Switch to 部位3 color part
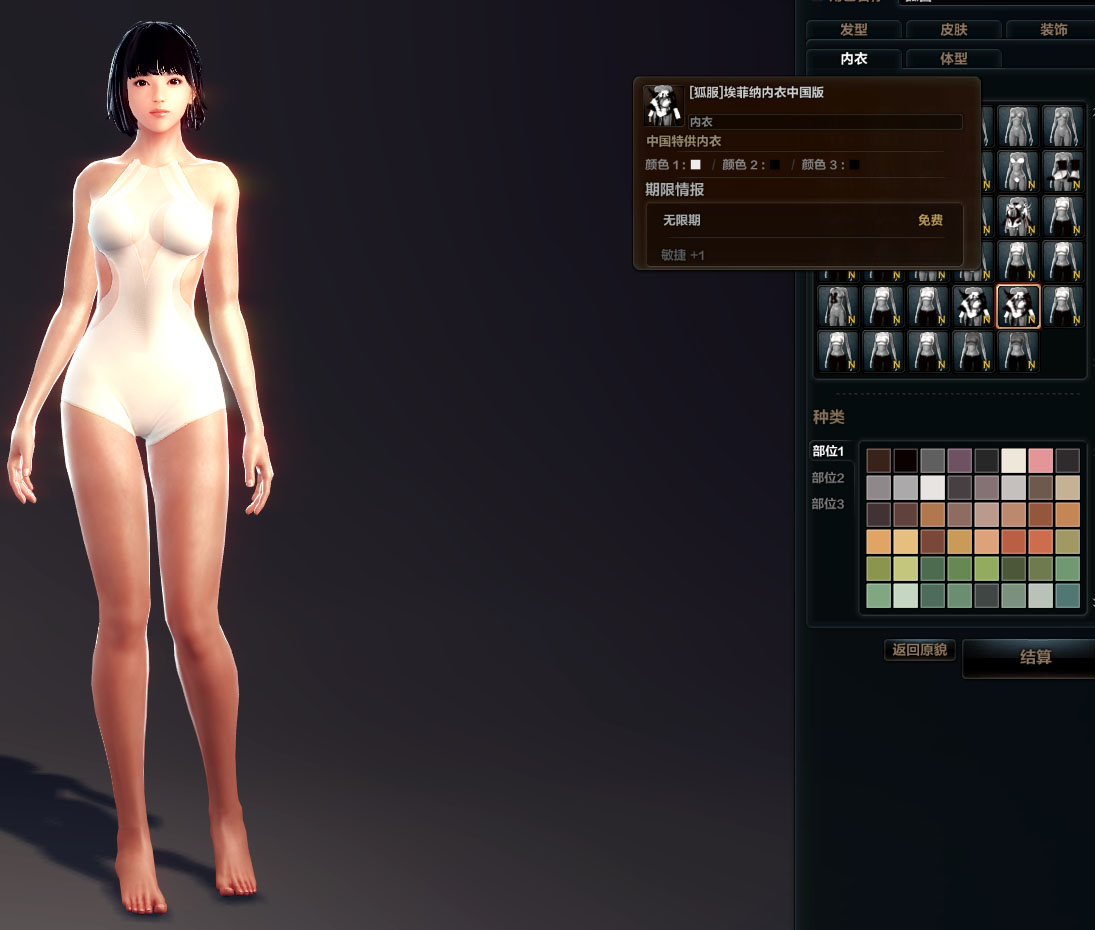This screenshot has width=1095, height=930. pos(828,504)
